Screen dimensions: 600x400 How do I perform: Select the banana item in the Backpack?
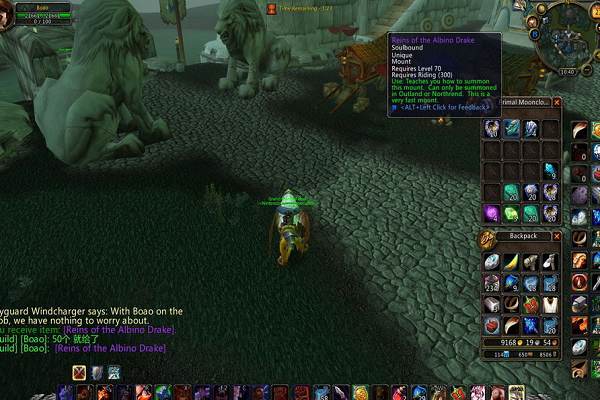point(511,260)
